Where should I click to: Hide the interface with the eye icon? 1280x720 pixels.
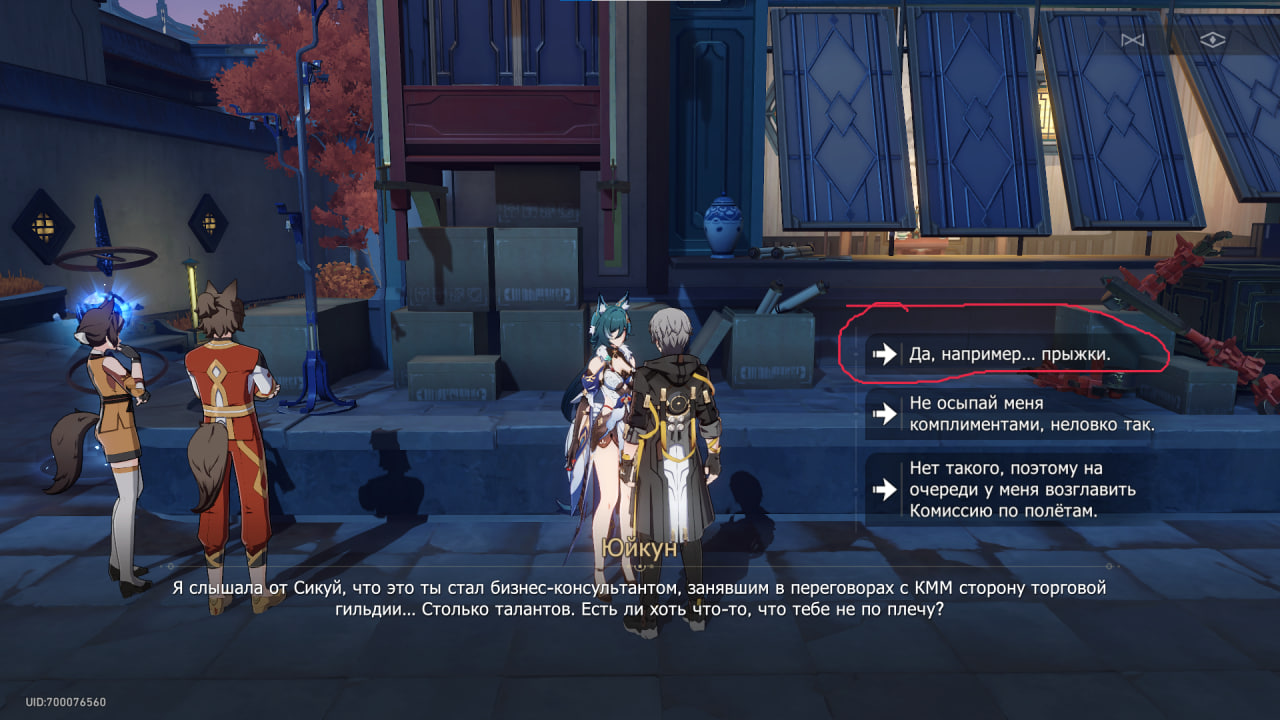(1212, 40)
